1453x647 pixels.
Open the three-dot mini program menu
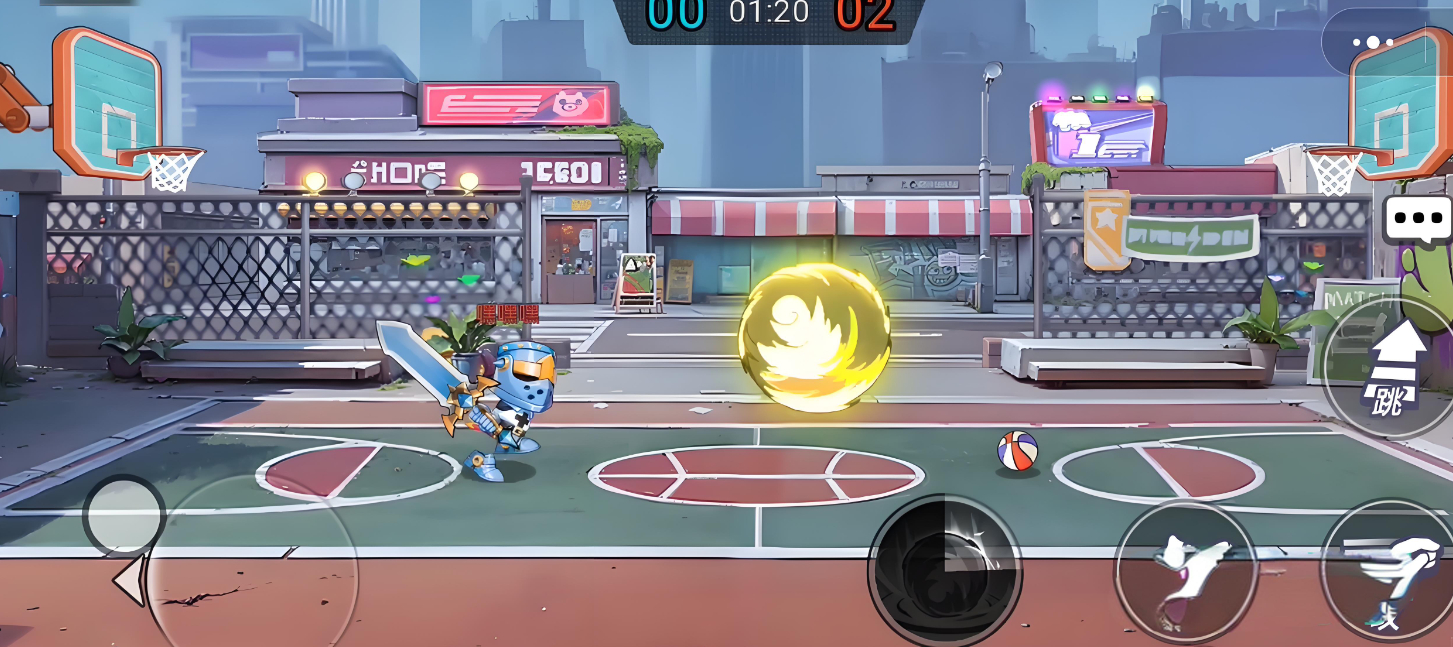[1372, 43]
